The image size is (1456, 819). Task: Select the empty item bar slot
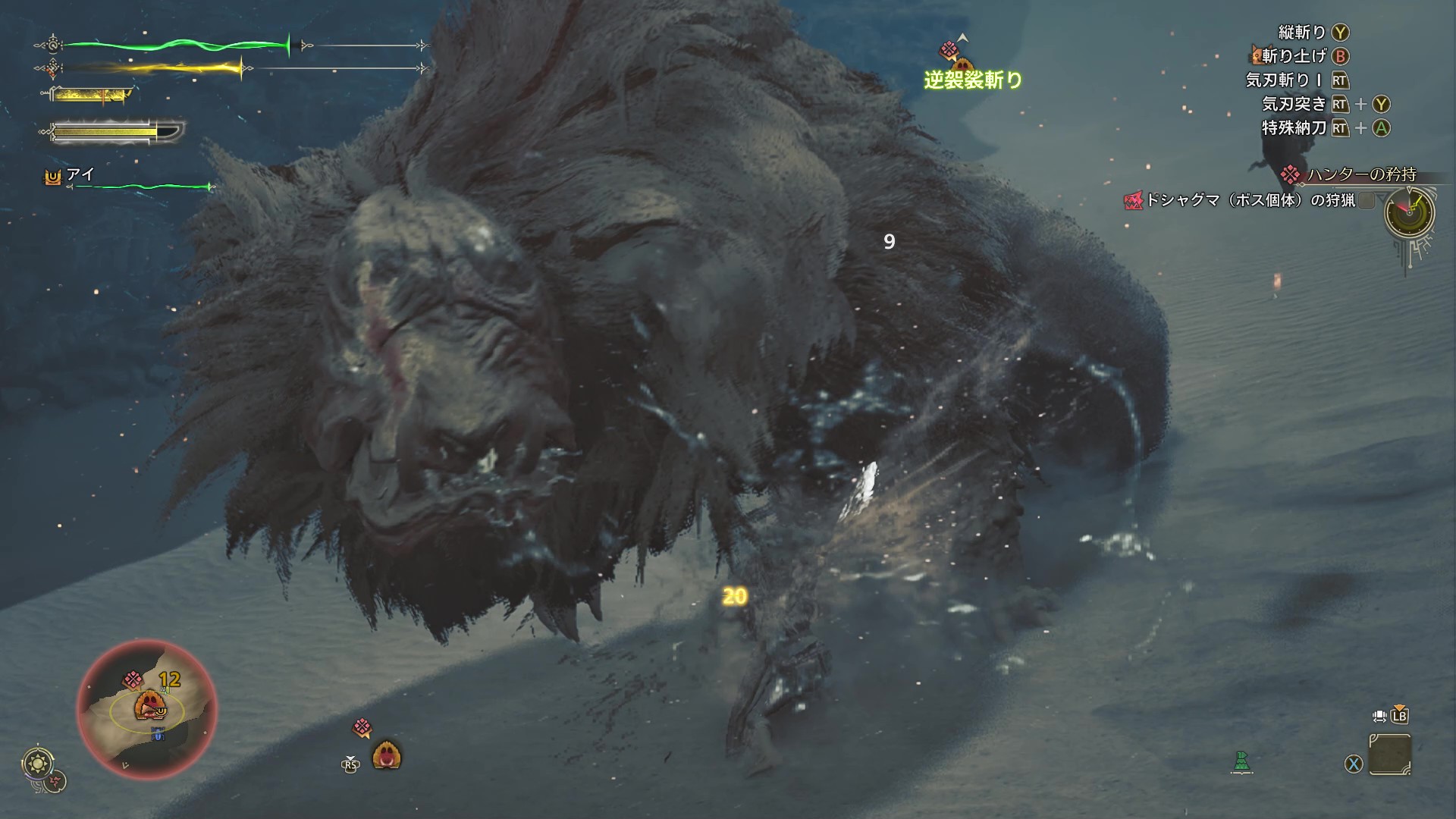tap(1390, 755)
